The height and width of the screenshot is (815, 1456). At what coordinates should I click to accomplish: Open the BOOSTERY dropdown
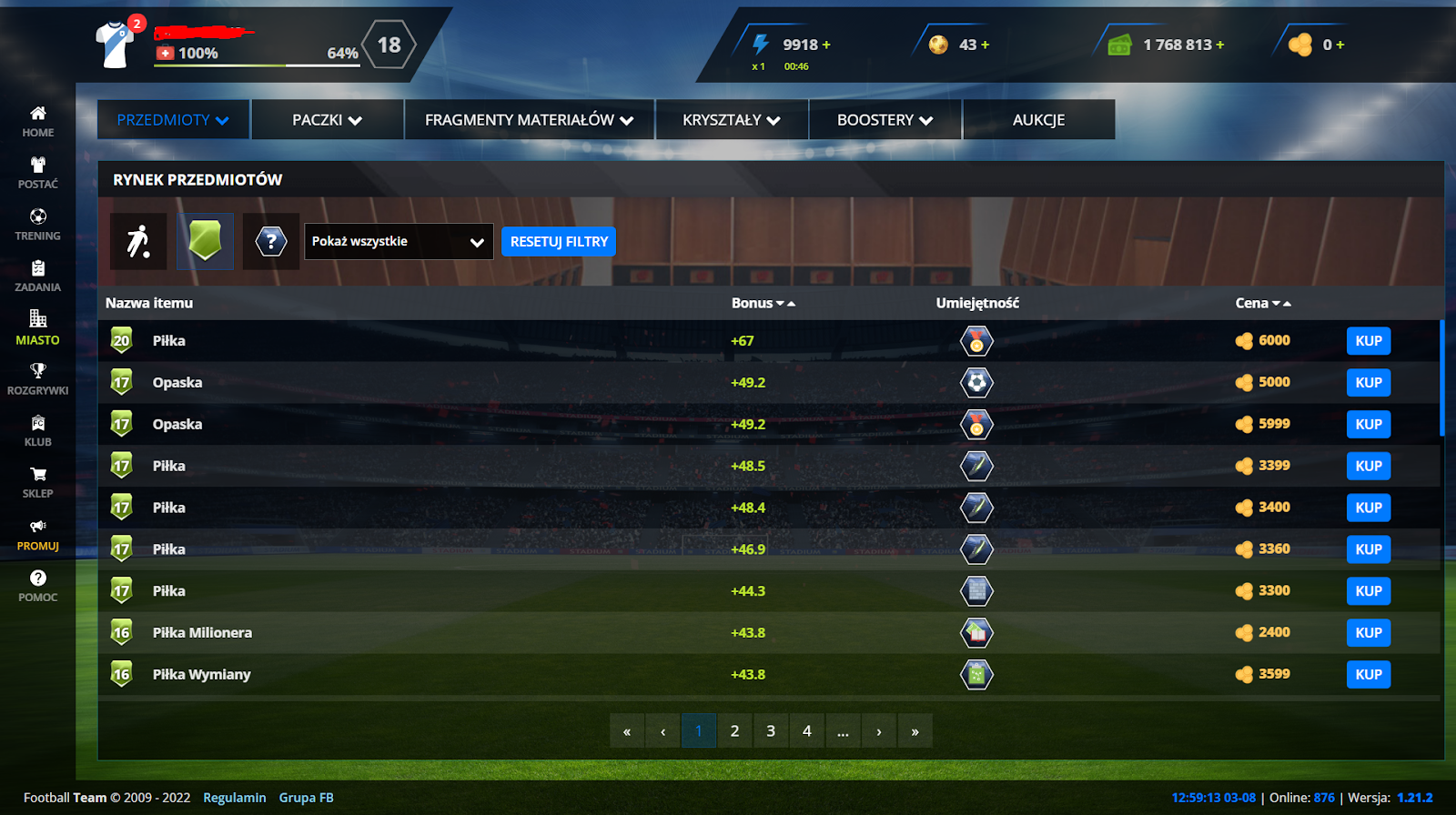(885, 120)
